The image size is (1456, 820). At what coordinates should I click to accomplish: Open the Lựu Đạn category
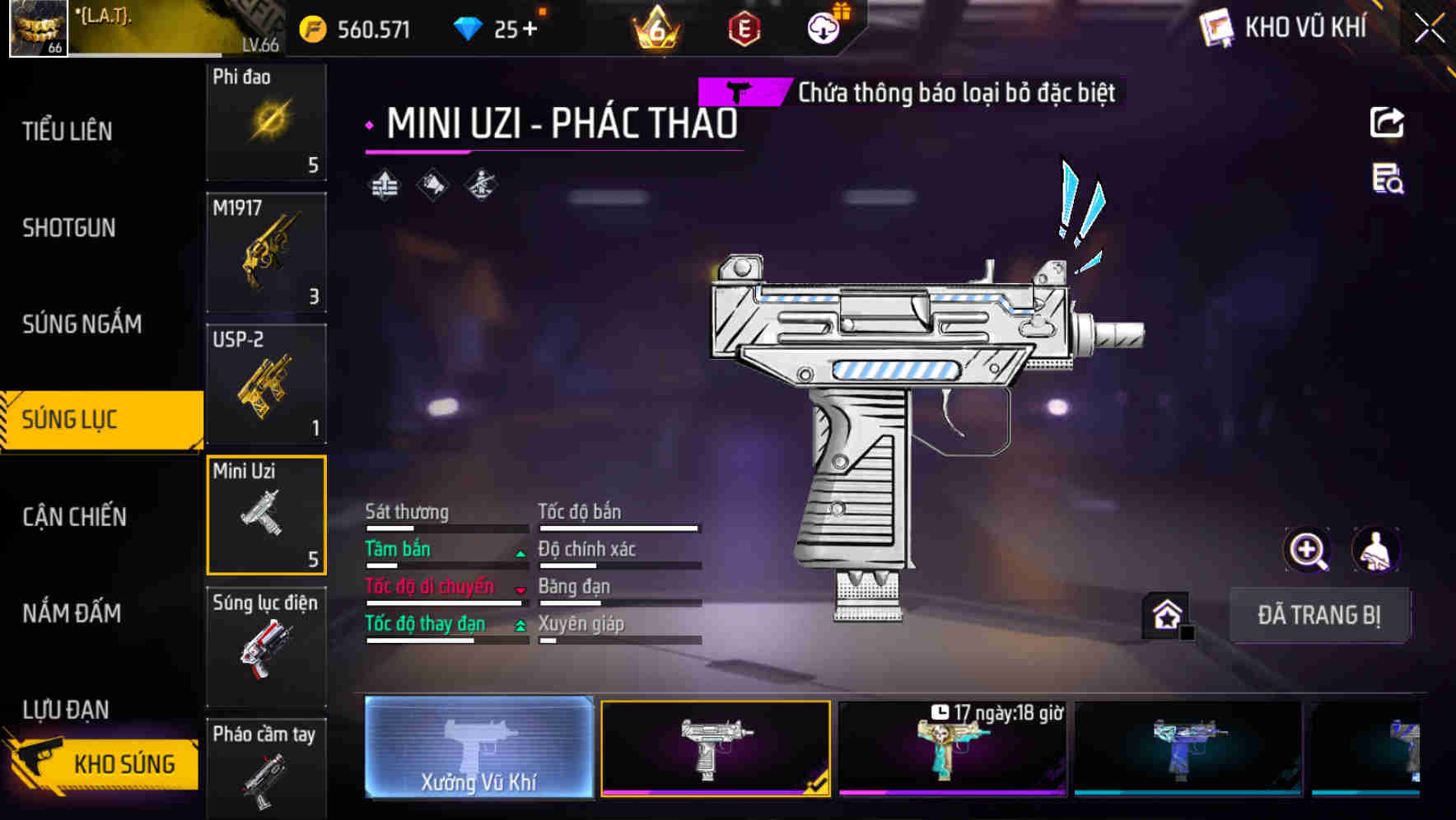[x=66, y=709]
